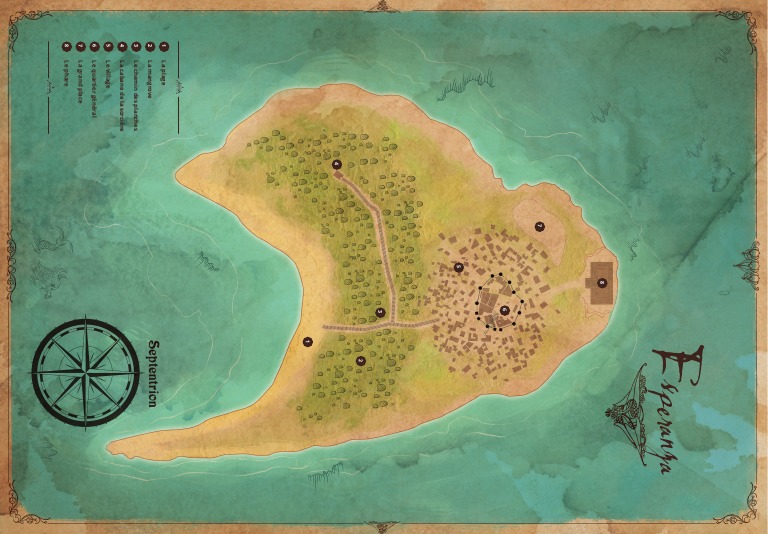
Task: Select island marker 6 inside the dotted enclosure
Action: [504, 309]
